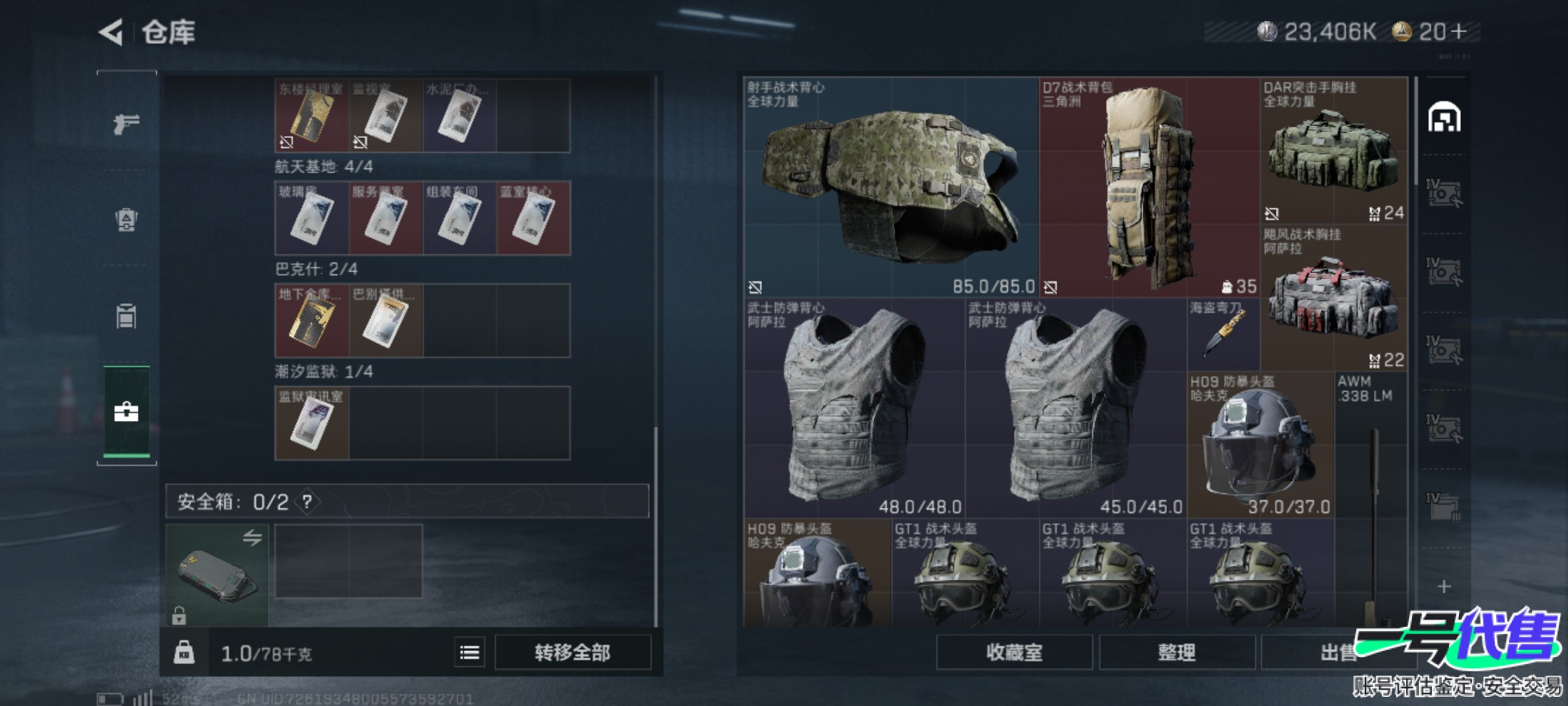Toggle the list view icon
1568x706 pixels.
[470, 652]
